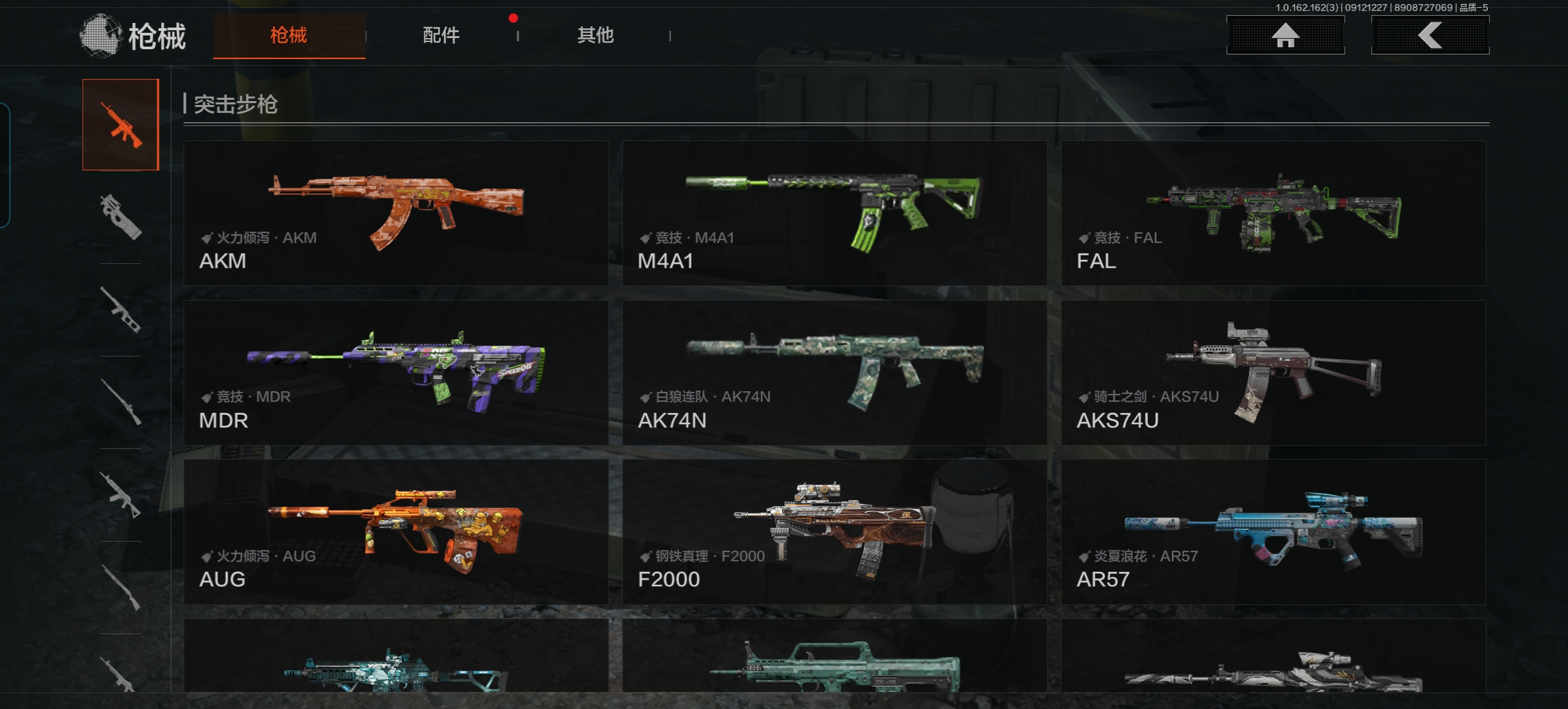Screen dimensions: 1568x709
Task: Switch to the 其他 tab
Action: [x=595, y=35]
